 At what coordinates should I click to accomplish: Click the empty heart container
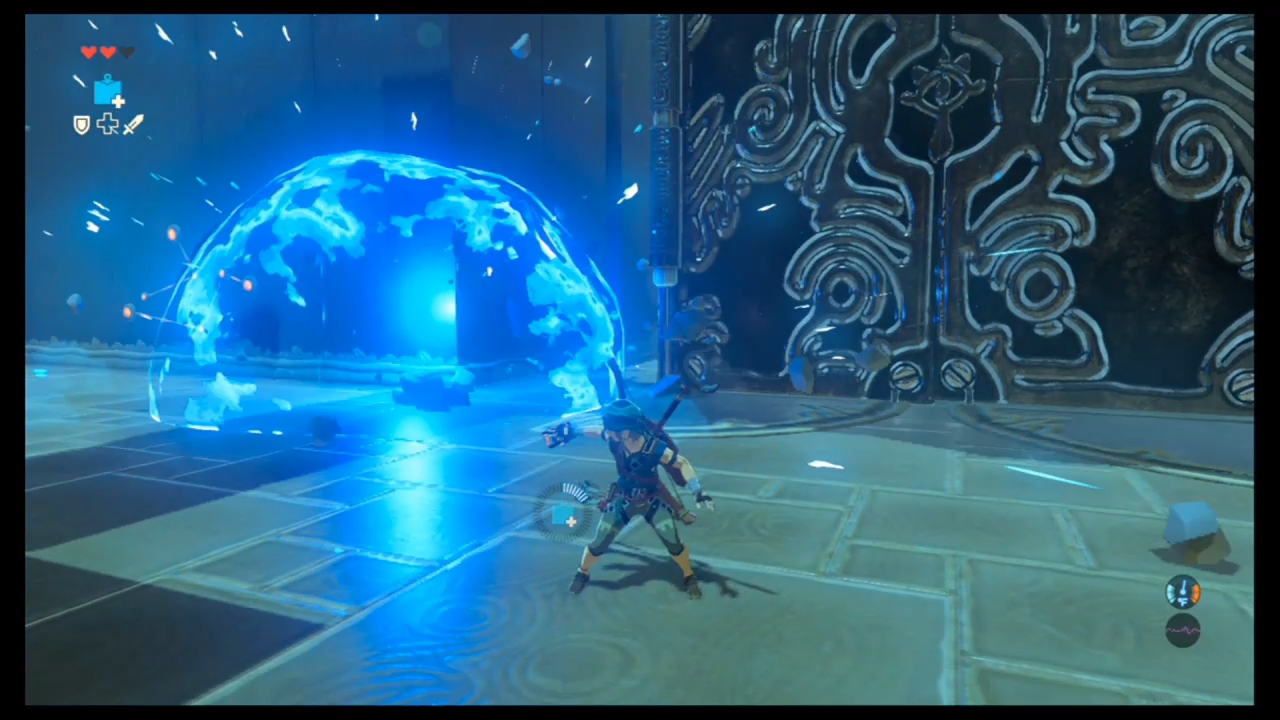pos(125,51)
